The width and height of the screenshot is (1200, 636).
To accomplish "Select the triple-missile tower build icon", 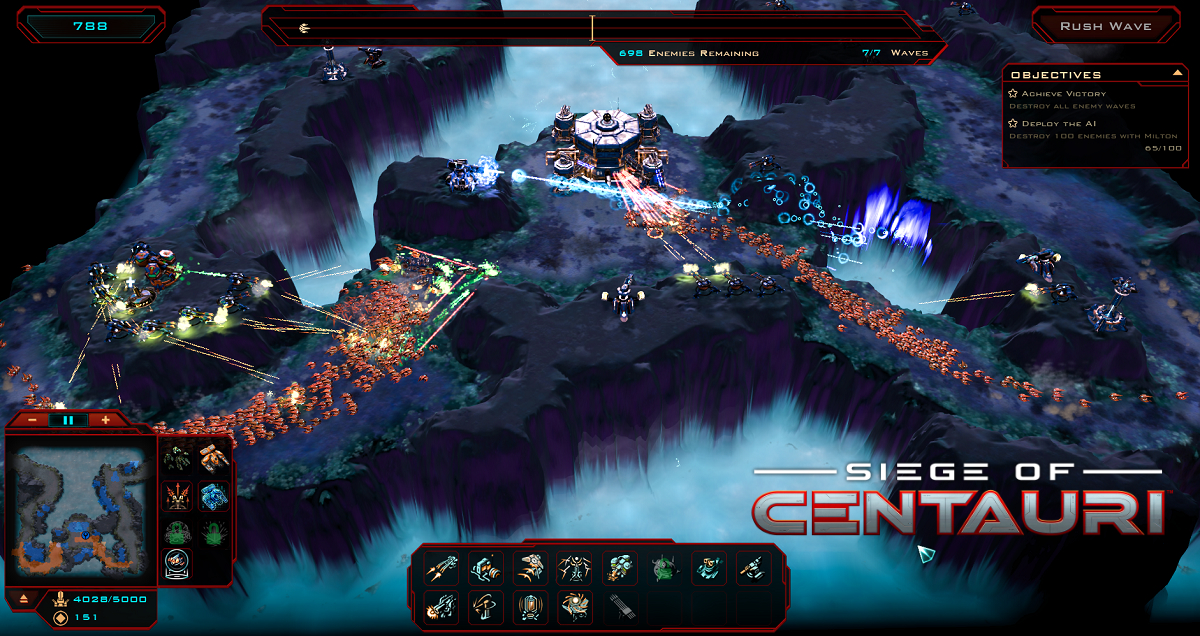I will [442, 568].
